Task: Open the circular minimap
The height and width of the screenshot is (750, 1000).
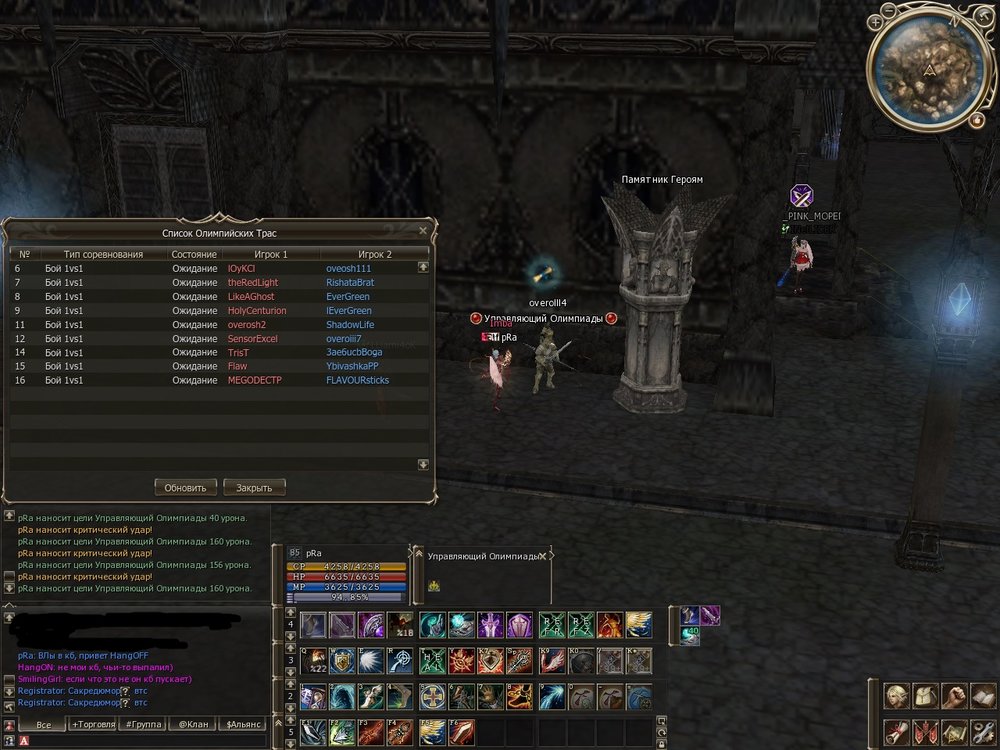Action: pyautogui.click(x=930, y=67)
